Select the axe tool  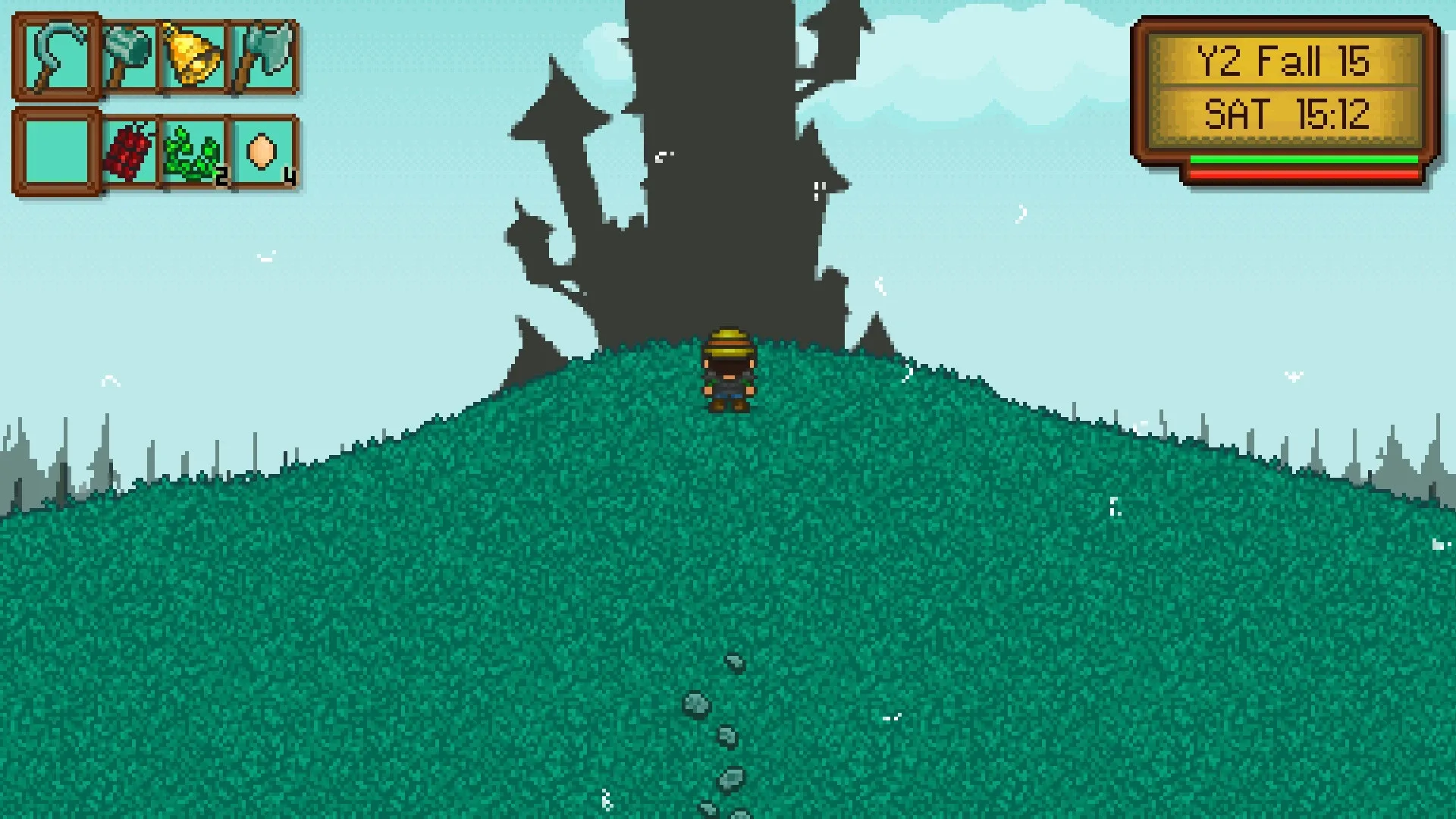262,57
